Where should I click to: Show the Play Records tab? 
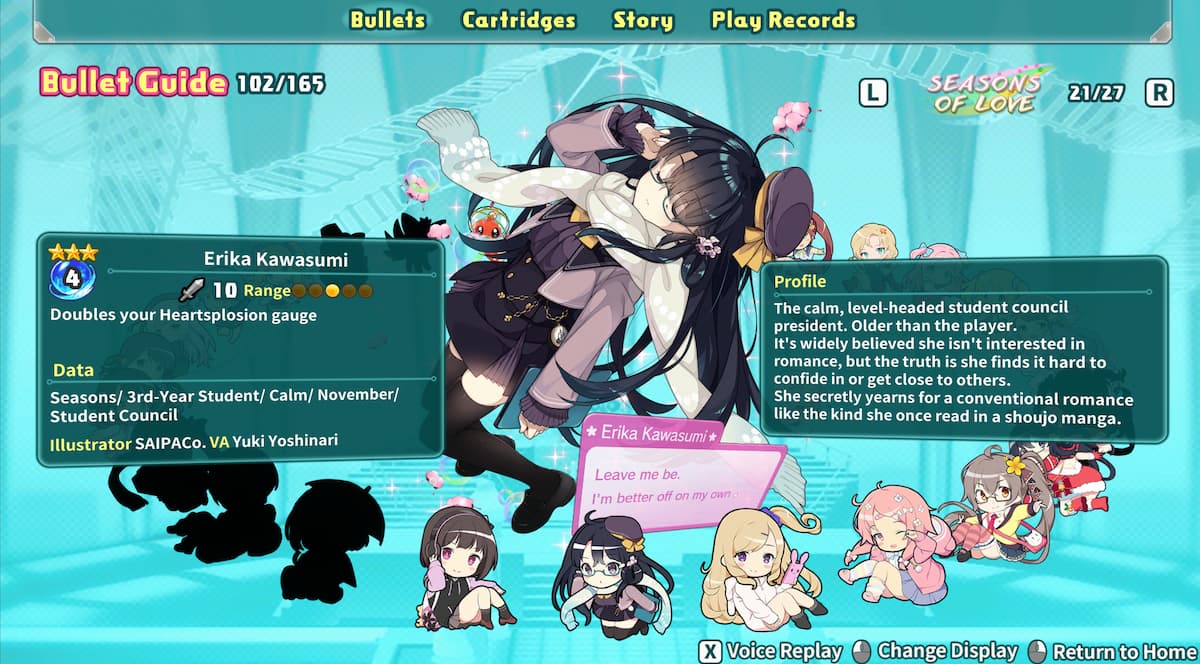[783, 20]
